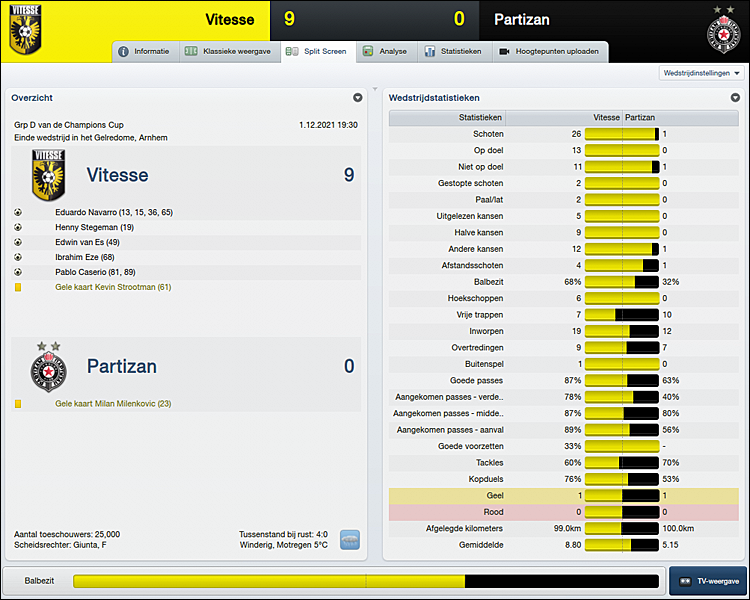
Task: Open the Klassieke weergave tab
Action: click(x=229, y=51)
